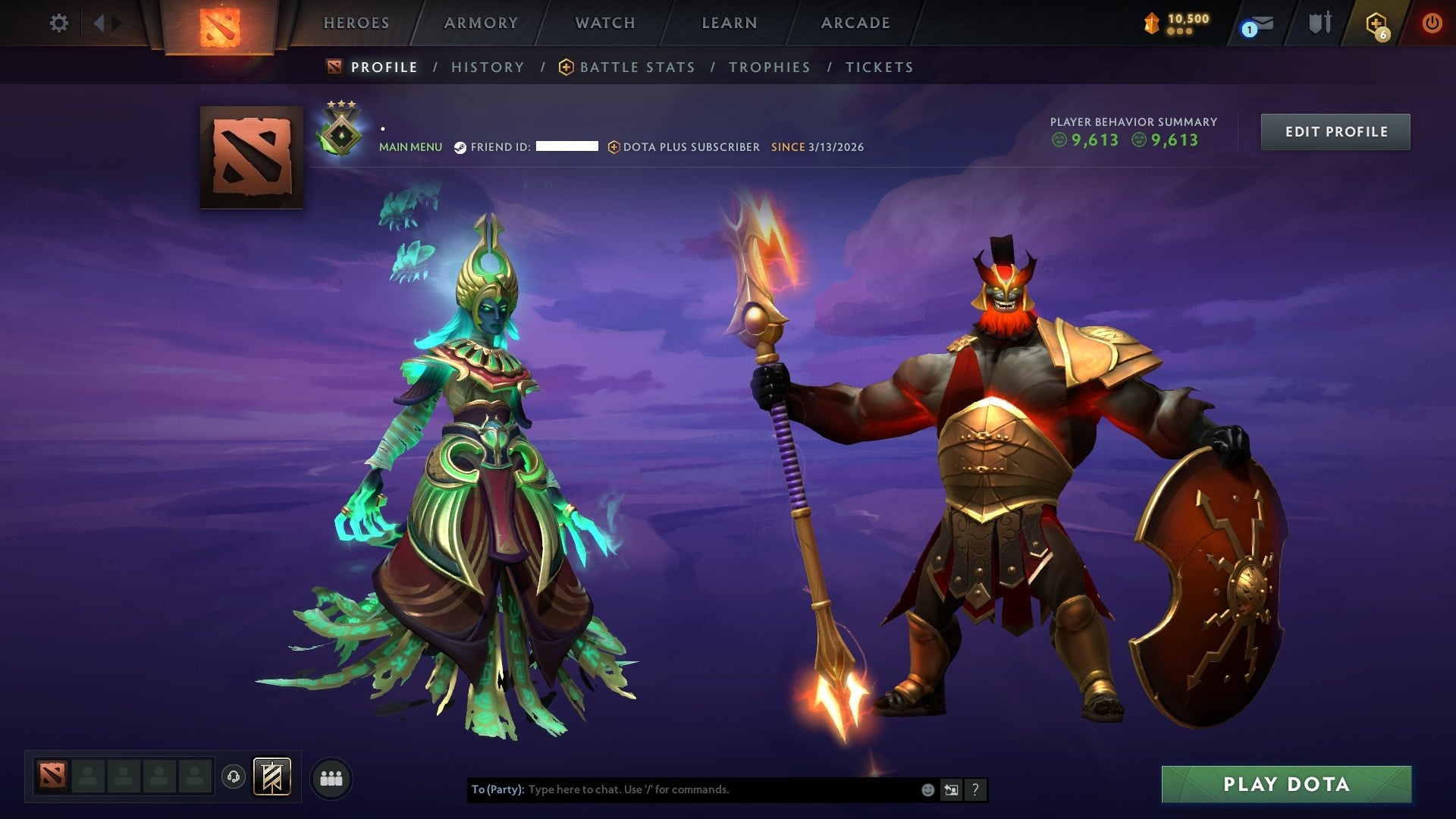Open the chat help '?' dropdown
Image resolution: width=1456 pixels, height=819 pixels.
pyautogui.click(x=974, y=789)
